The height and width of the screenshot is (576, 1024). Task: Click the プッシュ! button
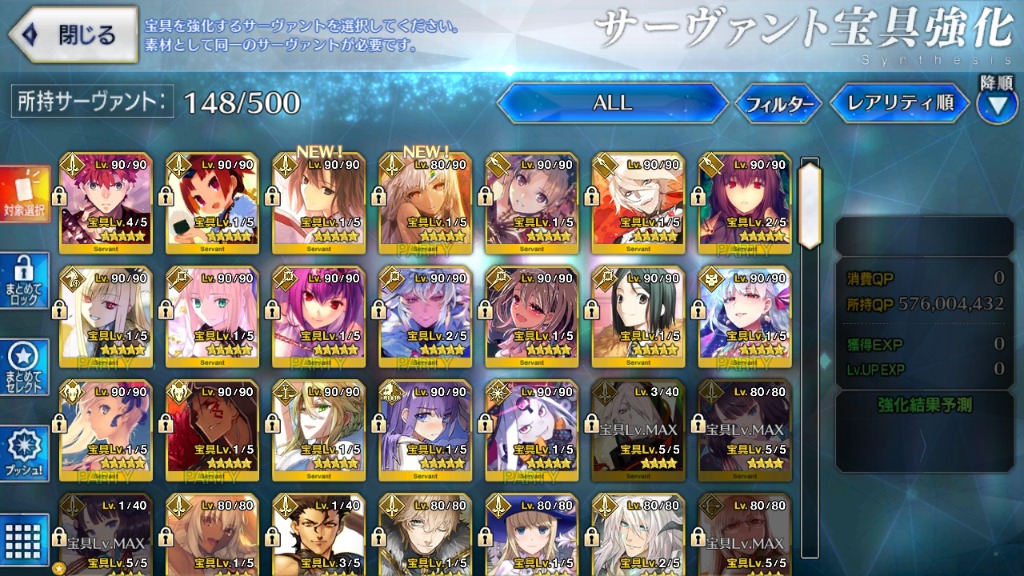tap(25, 455)
